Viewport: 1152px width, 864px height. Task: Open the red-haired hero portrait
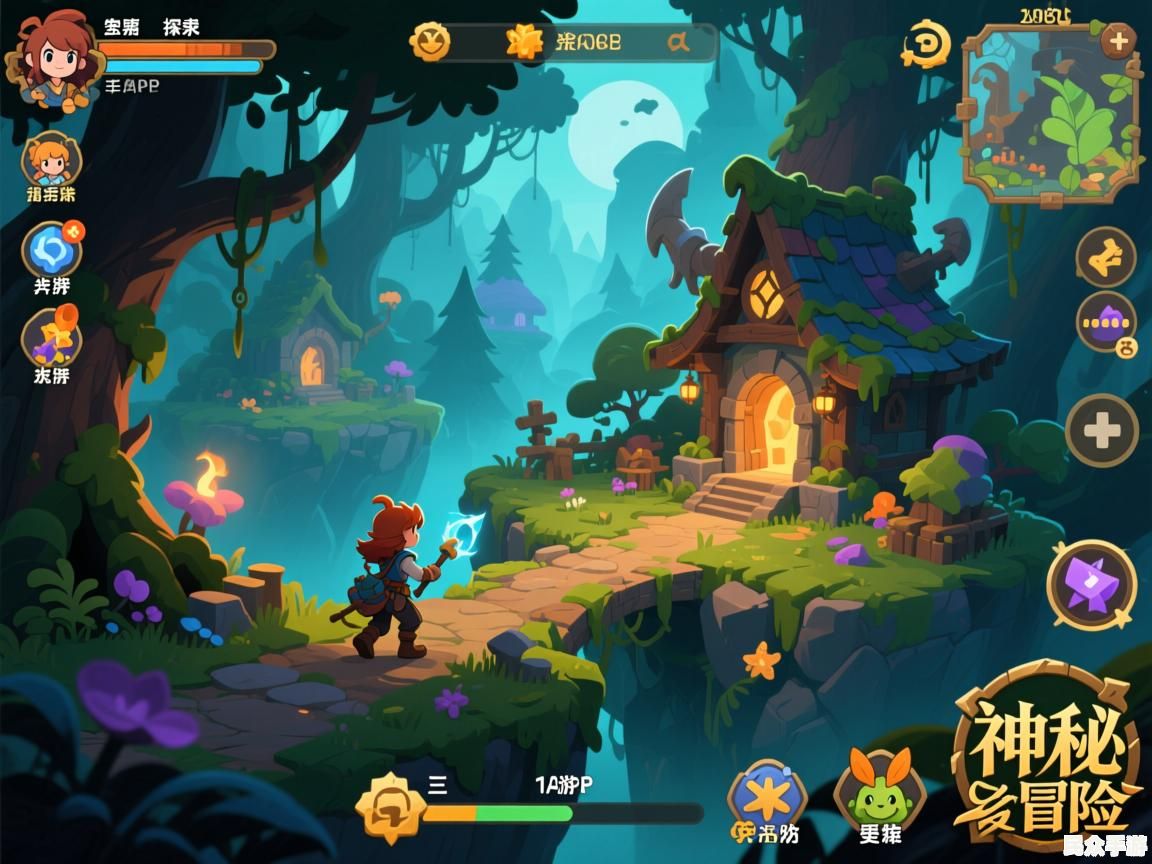tap(50, 59)
